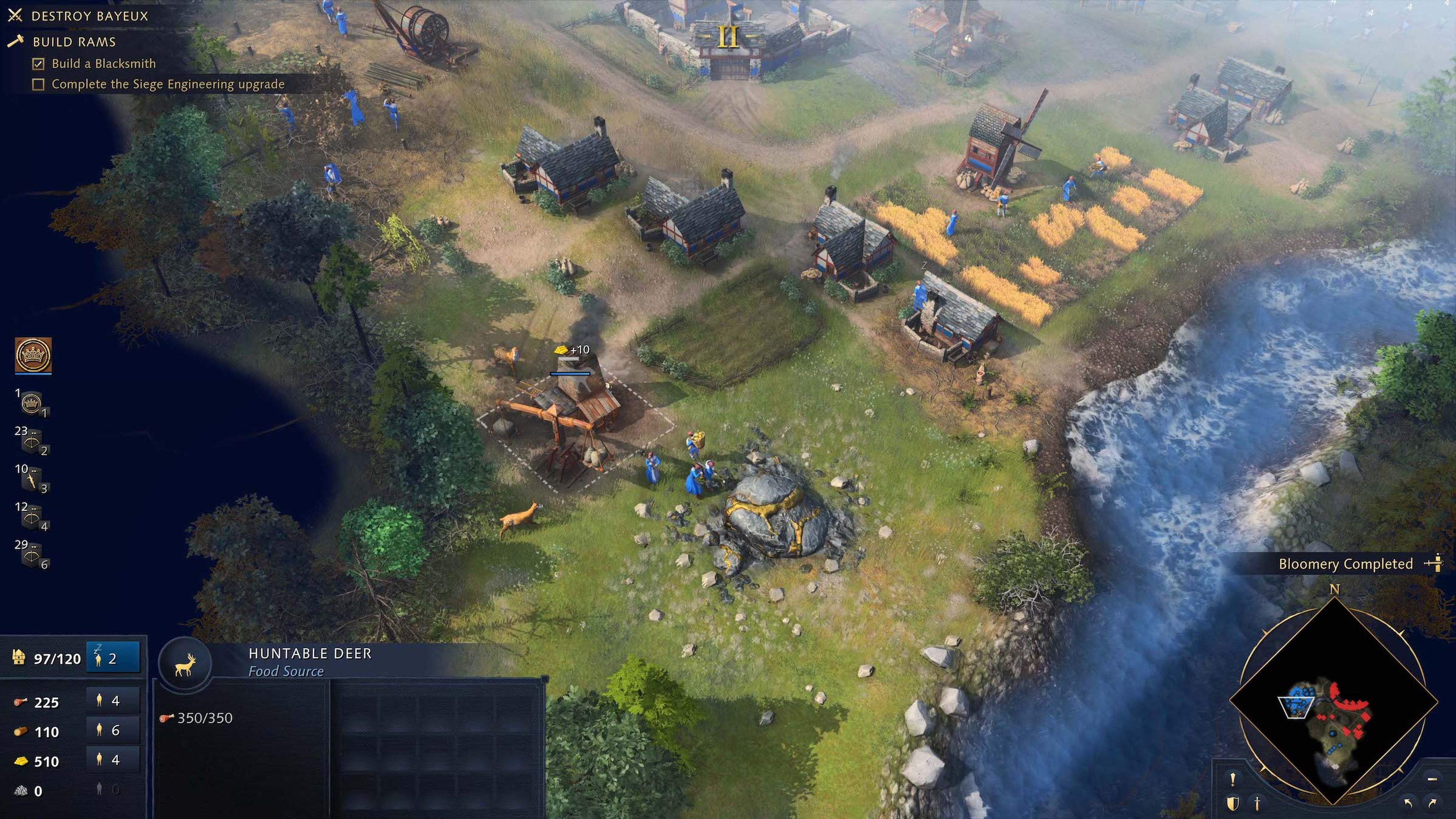Image resolution: width=1456 pixels, height=819 pixels.
Task: Toggle the sword filter next to the minimap
Action: 1258,803
